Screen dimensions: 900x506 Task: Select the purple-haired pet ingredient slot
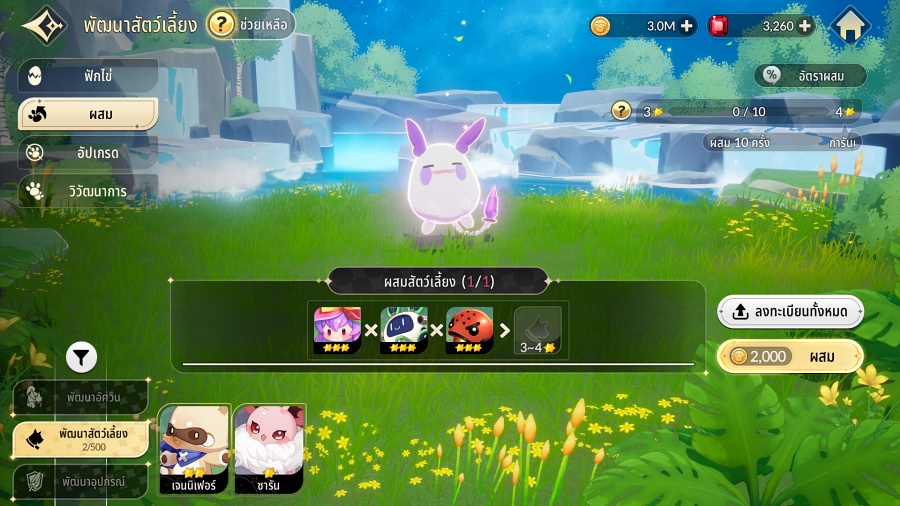point(338,329)
